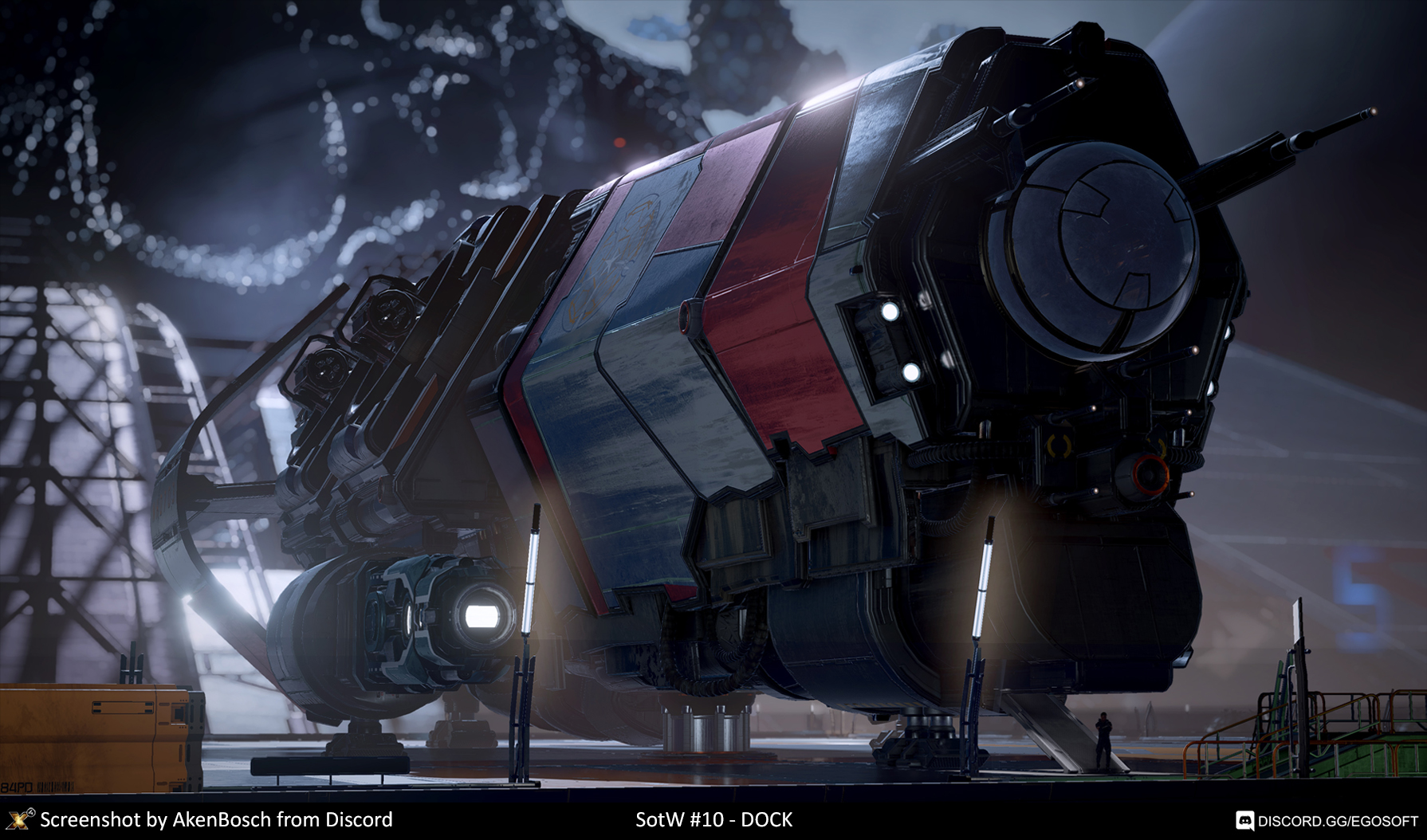Click the X game logo in the banner

pos(19,819)
